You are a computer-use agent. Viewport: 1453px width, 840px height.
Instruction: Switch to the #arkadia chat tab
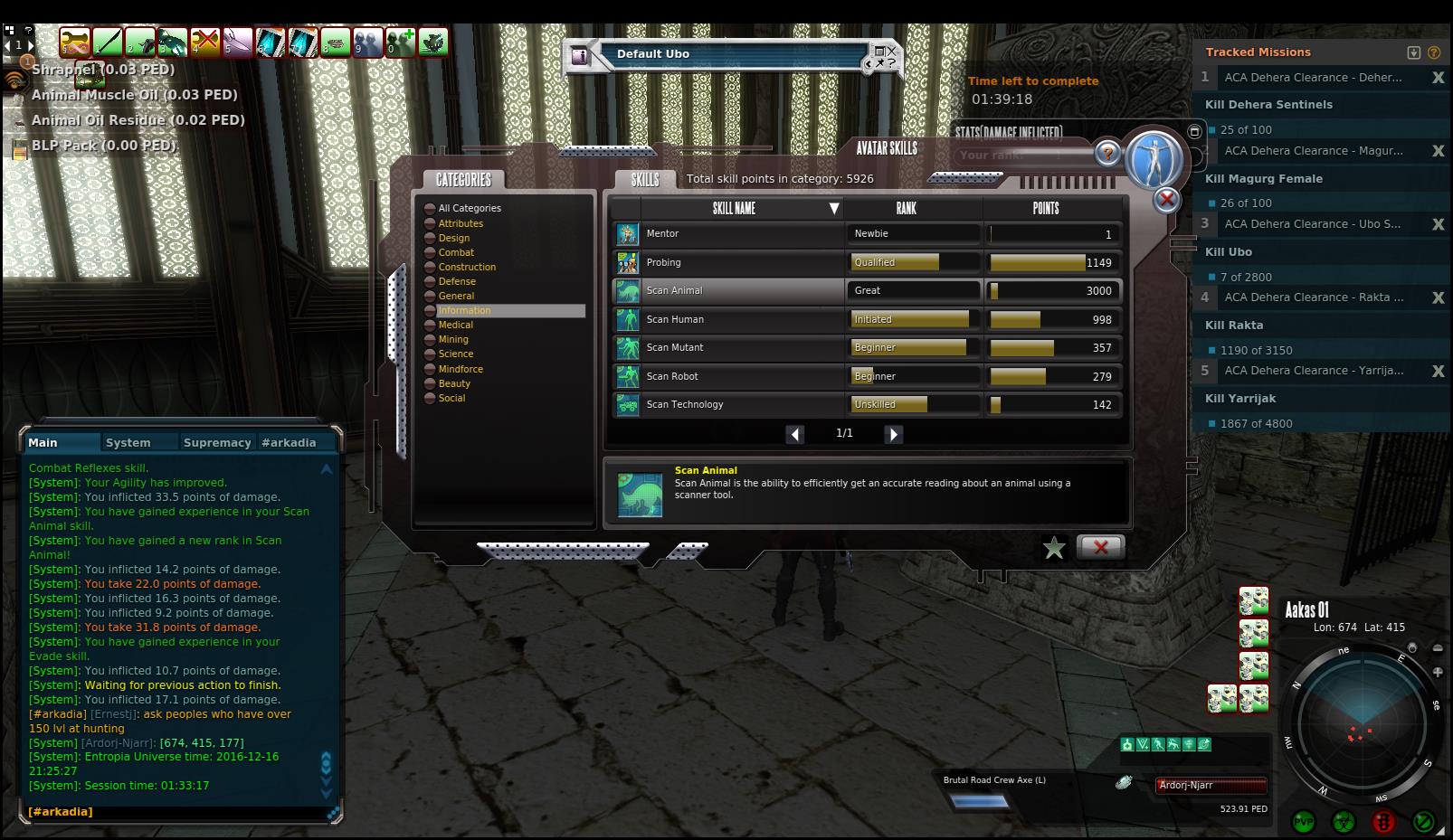(289, 442)
